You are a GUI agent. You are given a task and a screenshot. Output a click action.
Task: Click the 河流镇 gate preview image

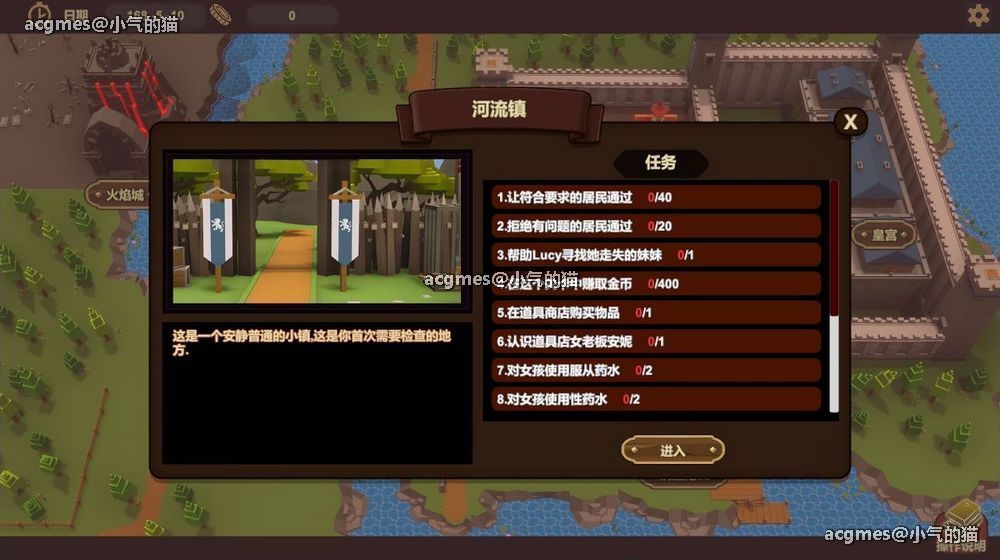(318, 230)
